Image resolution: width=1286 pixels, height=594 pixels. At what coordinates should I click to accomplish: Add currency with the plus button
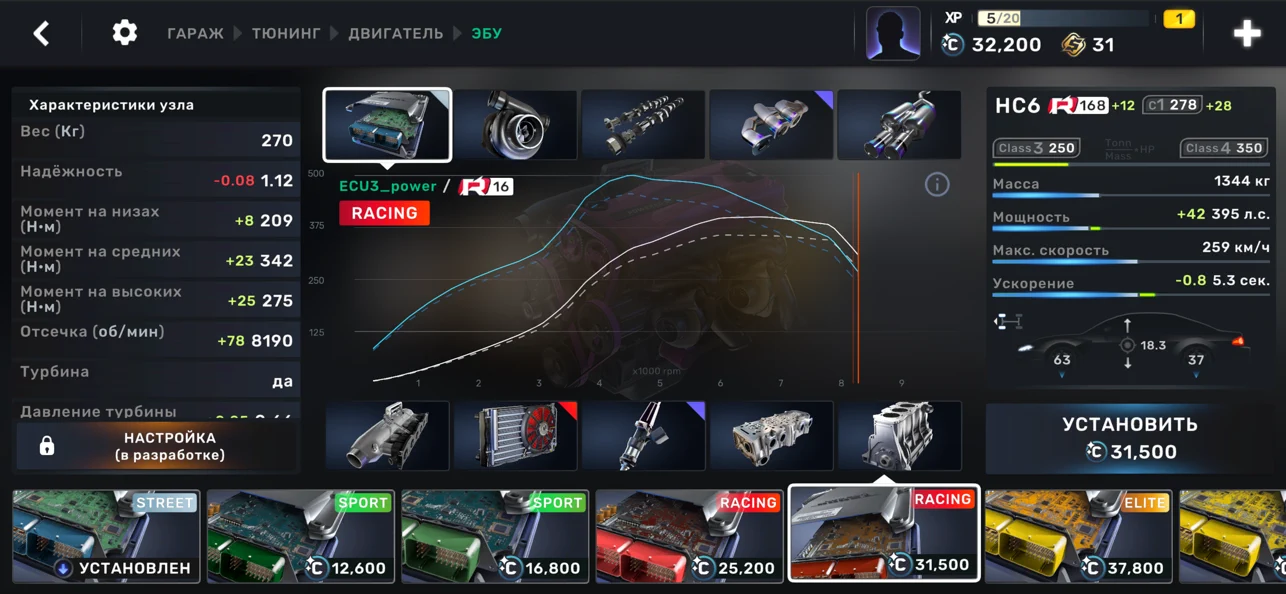pos(1246,34)
